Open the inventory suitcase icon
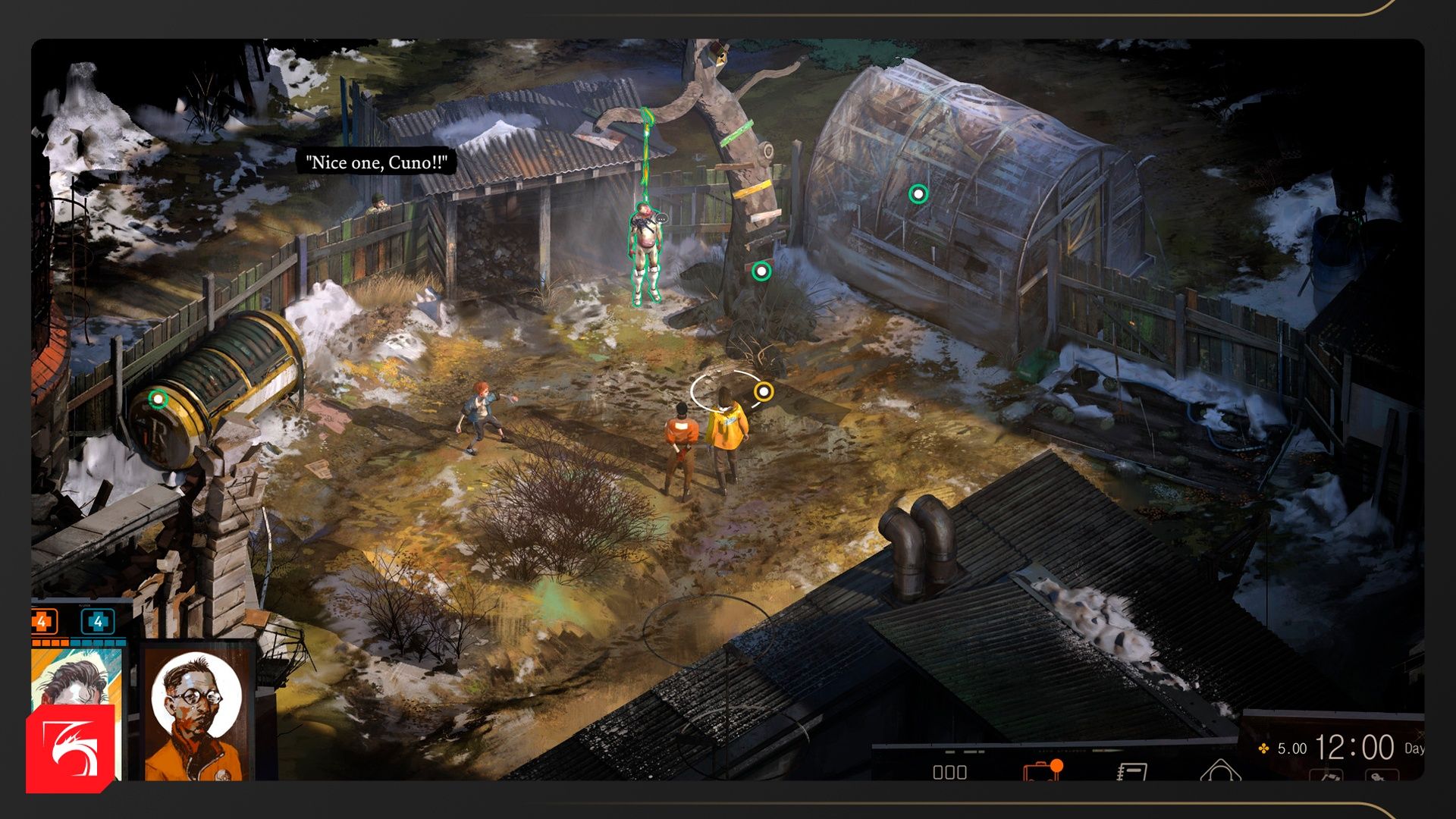 point(1042,771)
